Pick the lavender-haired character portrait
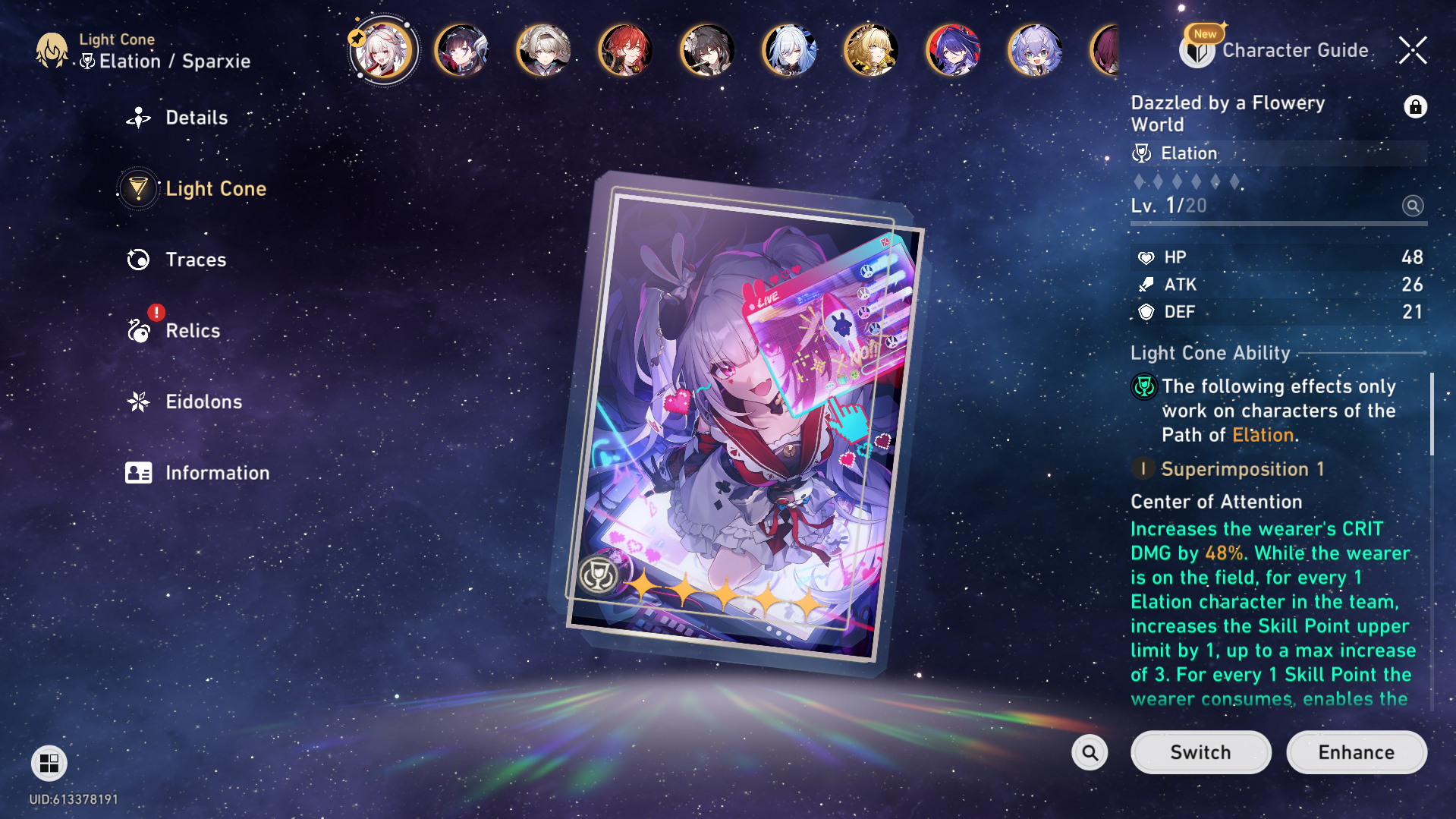The image size is (1456, 819). coord(1035,51)
